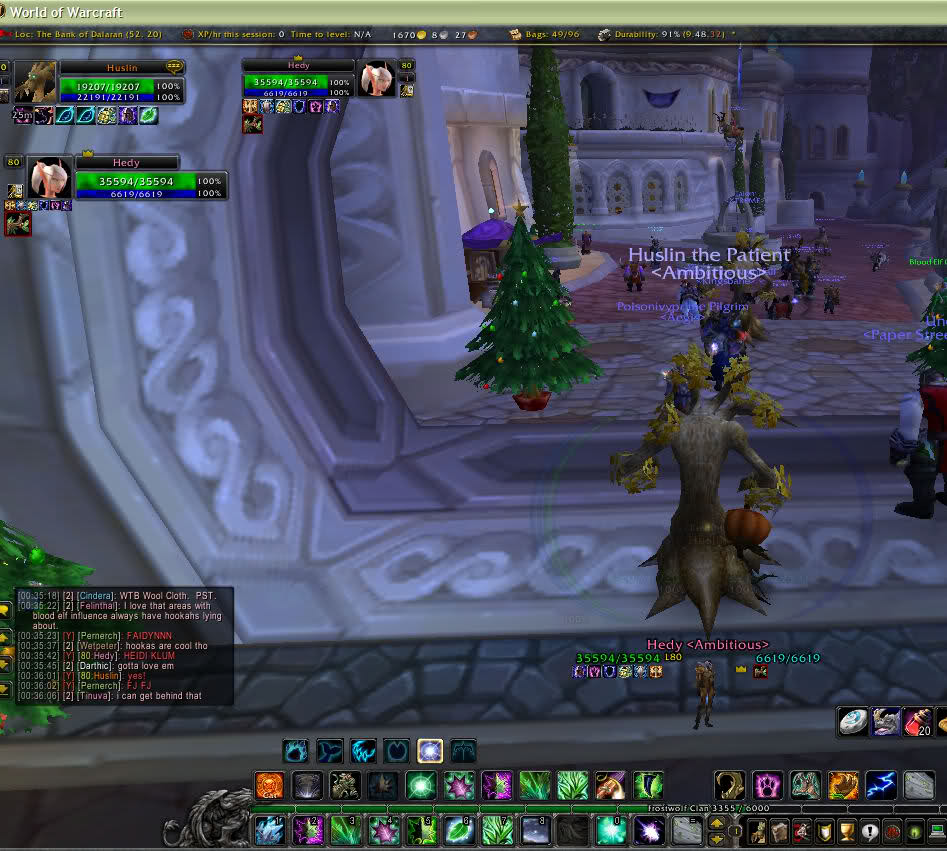Viewport: 947px width, 851px height.
Task: Click the Bags 49/96 readout in top bar
Action: pyautogui.click(x=551, y=34)
